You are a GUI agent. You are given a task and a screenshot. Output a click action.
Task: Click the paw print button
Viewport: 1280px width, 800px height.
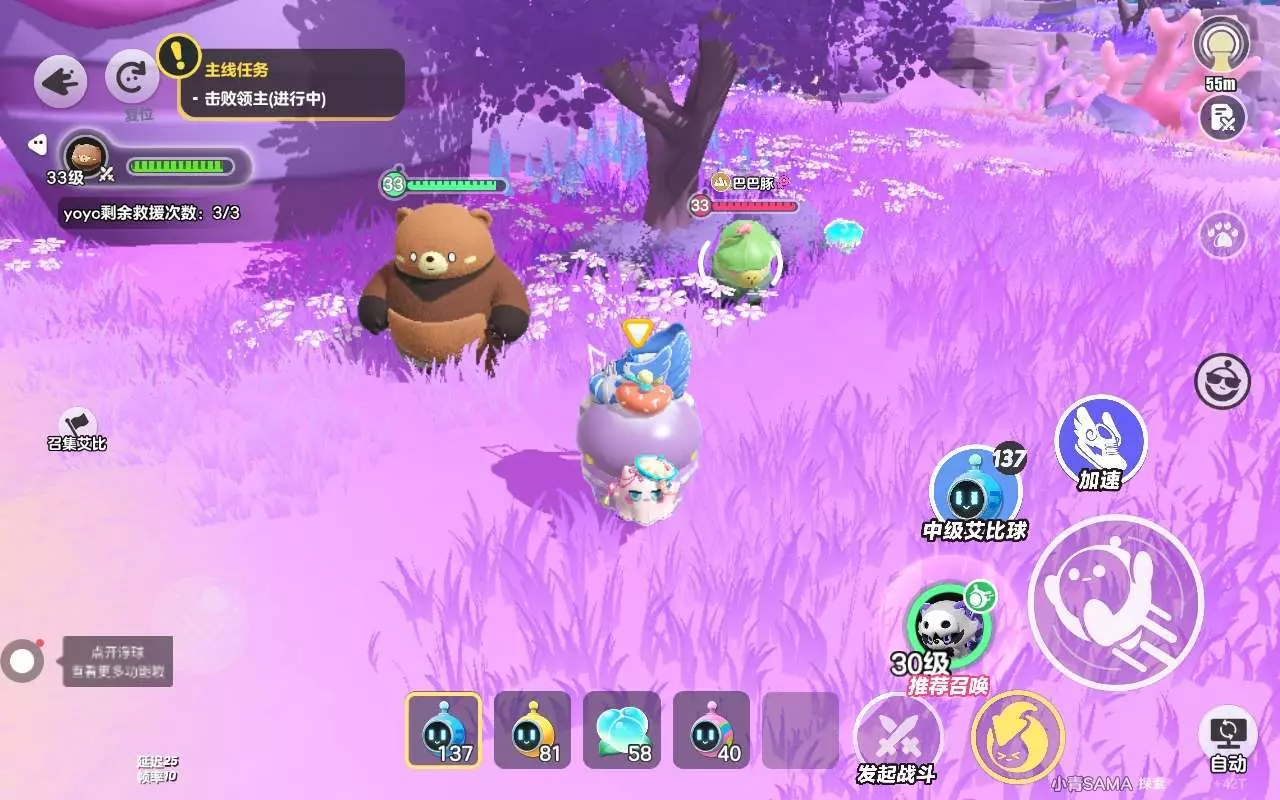pos(1222,236)
